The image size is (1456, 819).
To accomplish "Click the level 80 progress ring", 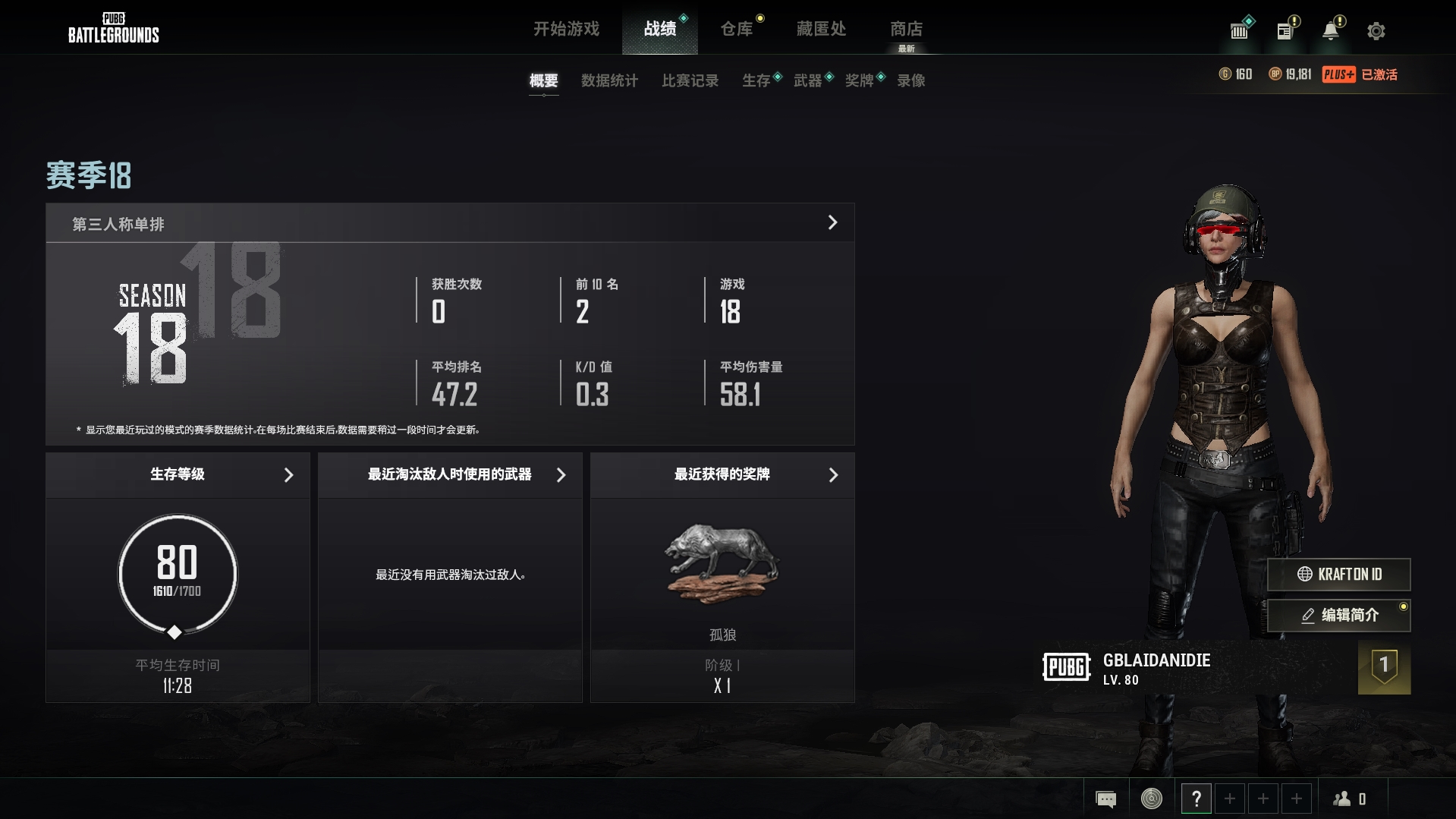I will point(176,575).
